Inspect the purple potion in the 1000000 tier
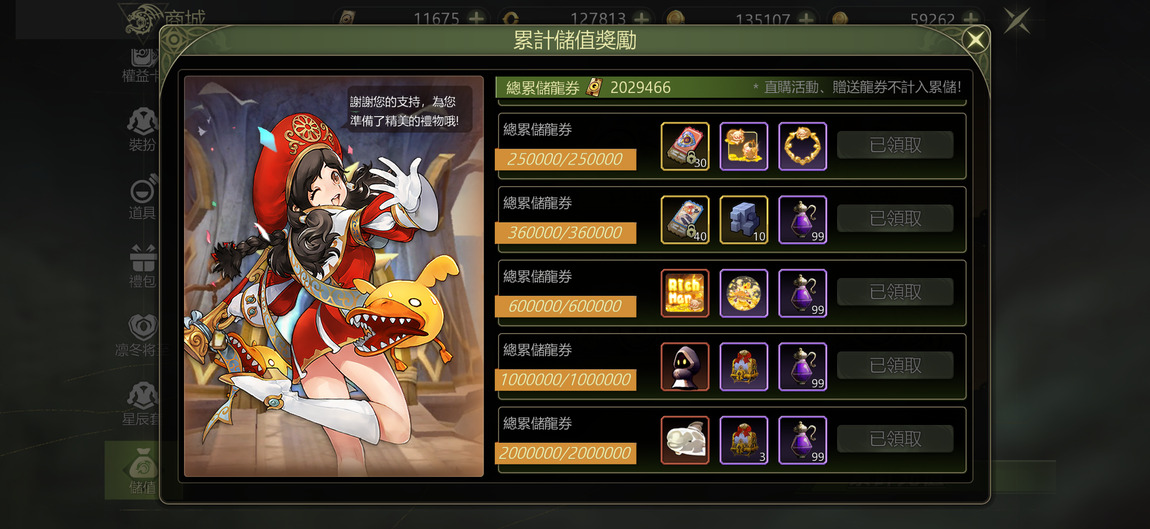1150x529 pixels. tap(802, 367)
